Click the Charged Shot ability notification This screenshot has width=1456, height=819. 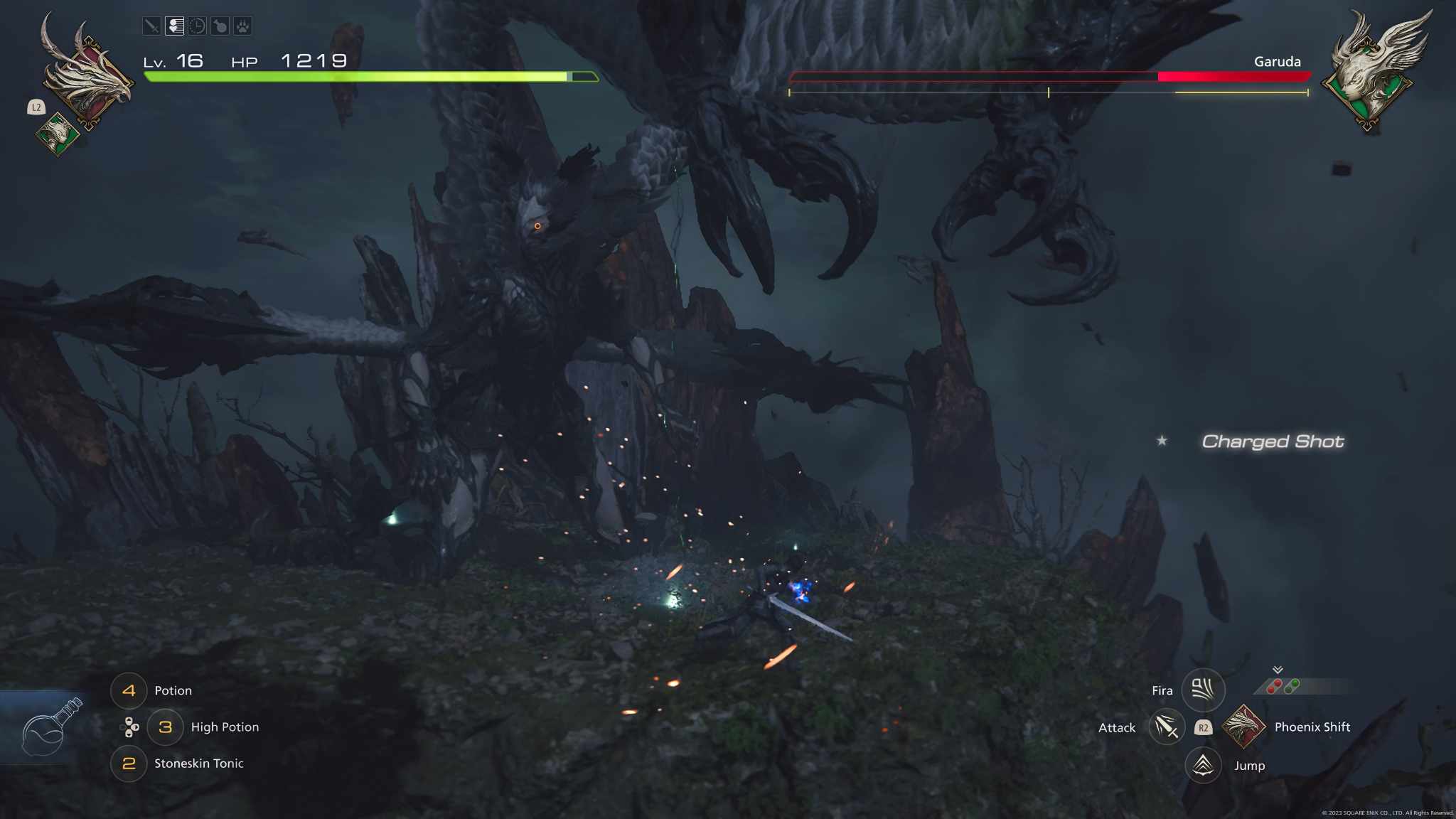[x=1272, y=441]
